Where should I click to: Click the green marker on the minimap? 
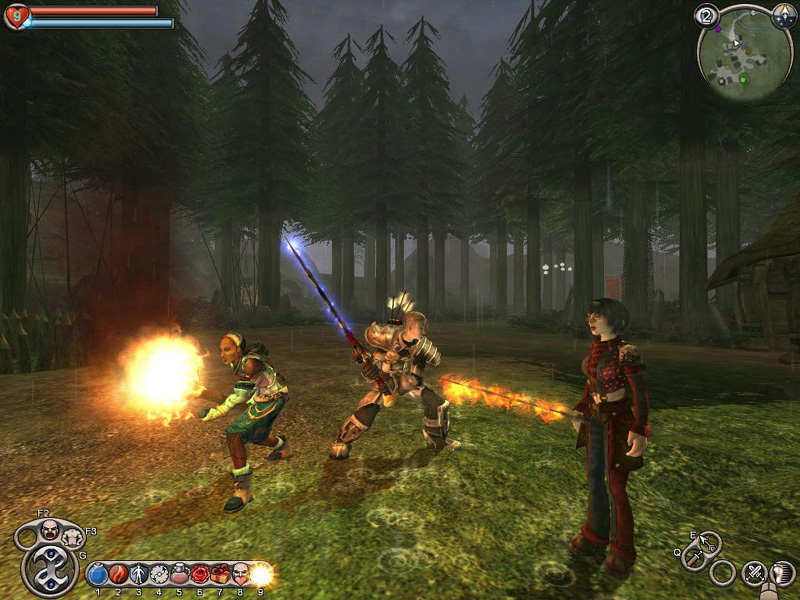coord(743,78)
